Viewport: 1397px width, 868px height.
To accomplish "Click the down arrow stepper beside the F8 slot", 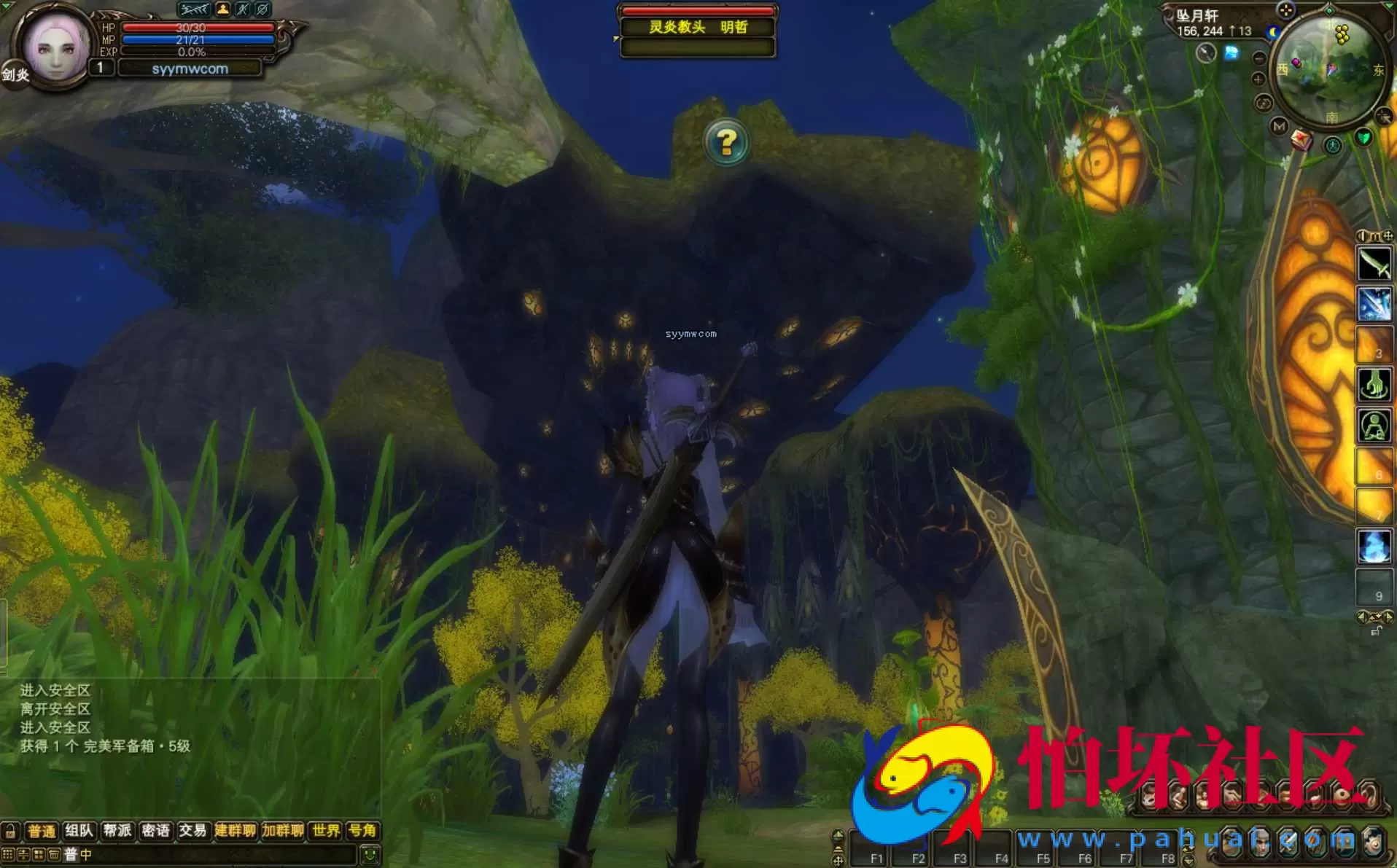I will pyautogui.click(x=1189, y=860).
